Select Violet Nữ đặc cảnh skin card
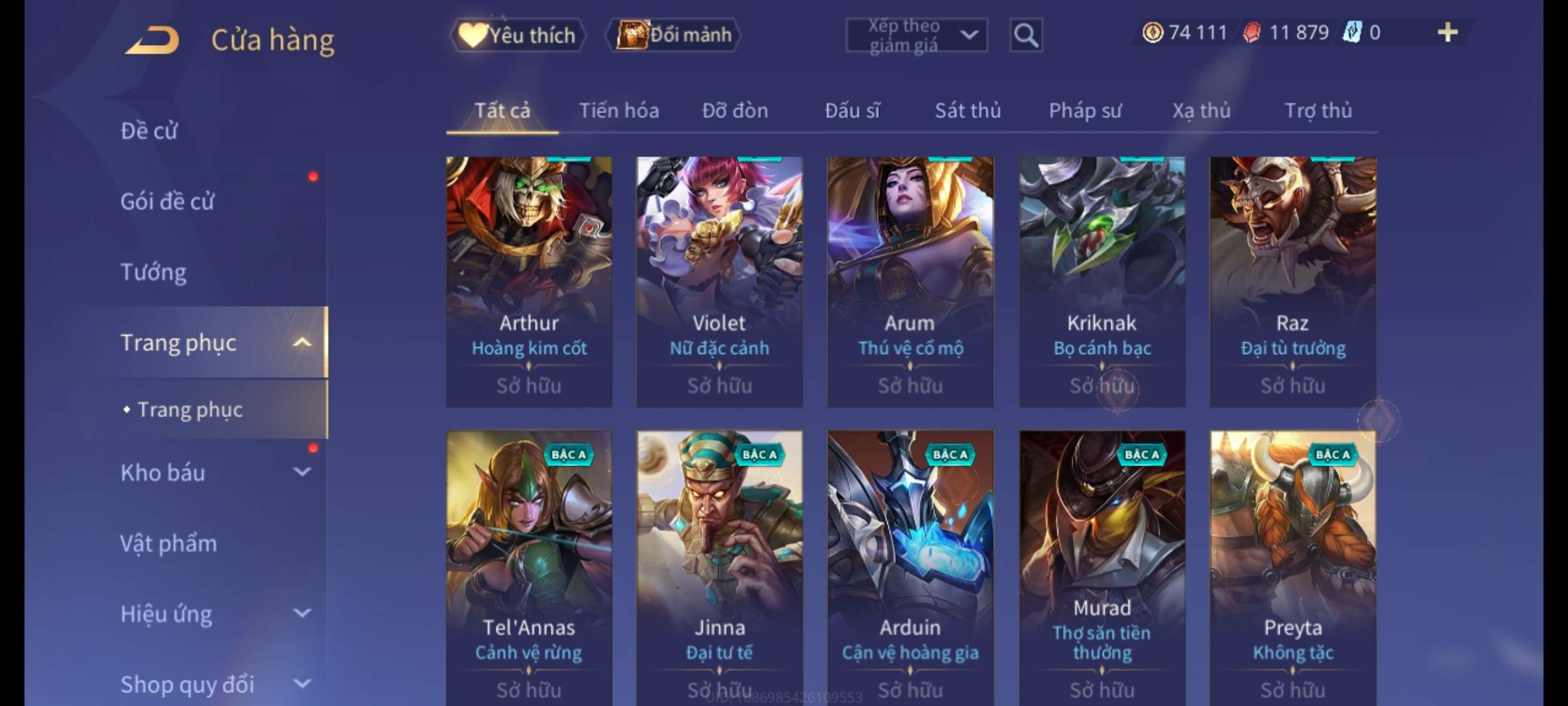 pos(719,281)
